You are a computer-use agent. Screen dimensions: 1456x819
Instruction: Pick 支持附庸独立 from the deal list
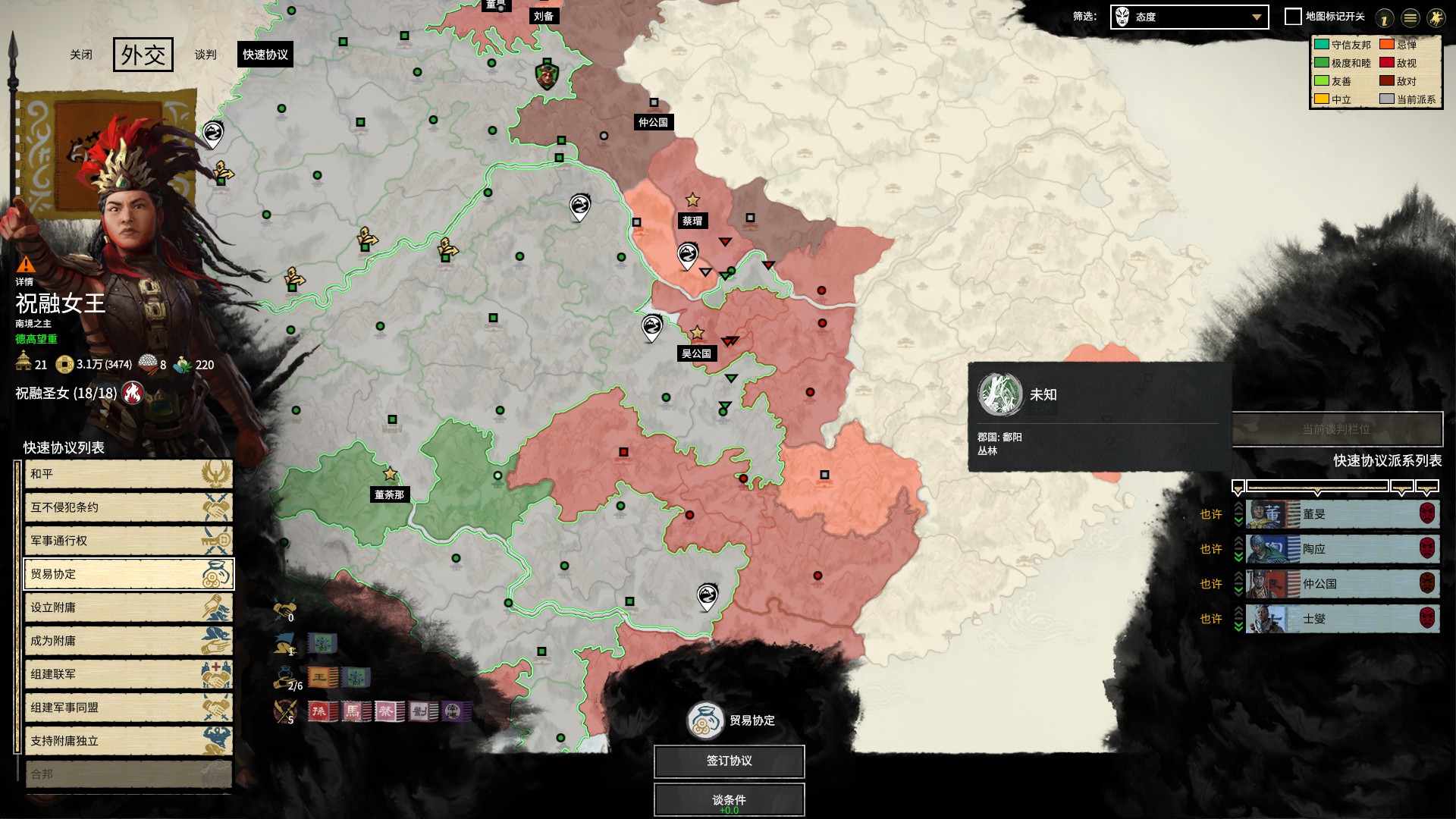tap(128, 741)
